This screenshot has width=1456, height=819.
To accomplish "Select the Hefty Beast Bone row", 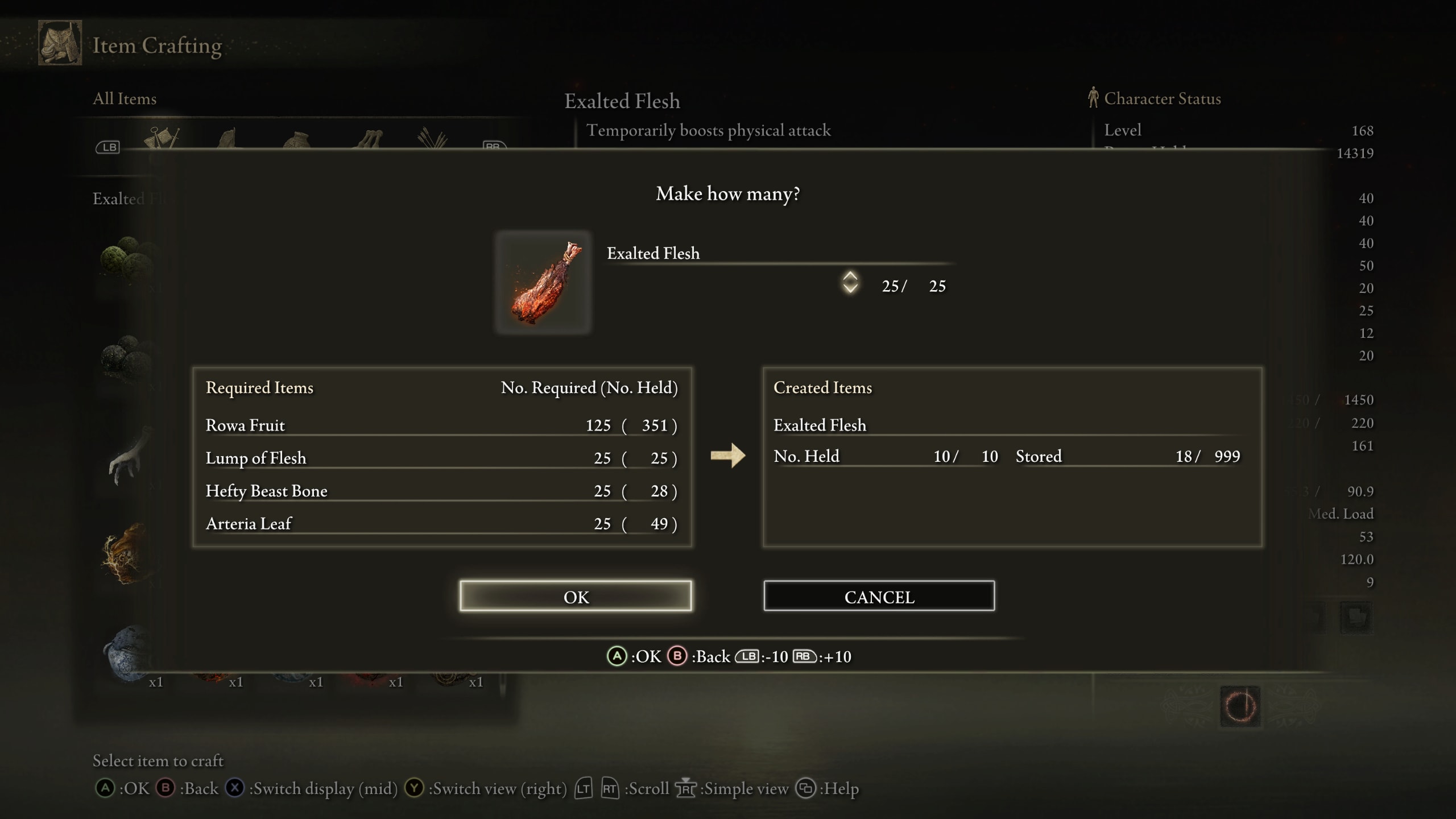I will click(x=441, y=491).
